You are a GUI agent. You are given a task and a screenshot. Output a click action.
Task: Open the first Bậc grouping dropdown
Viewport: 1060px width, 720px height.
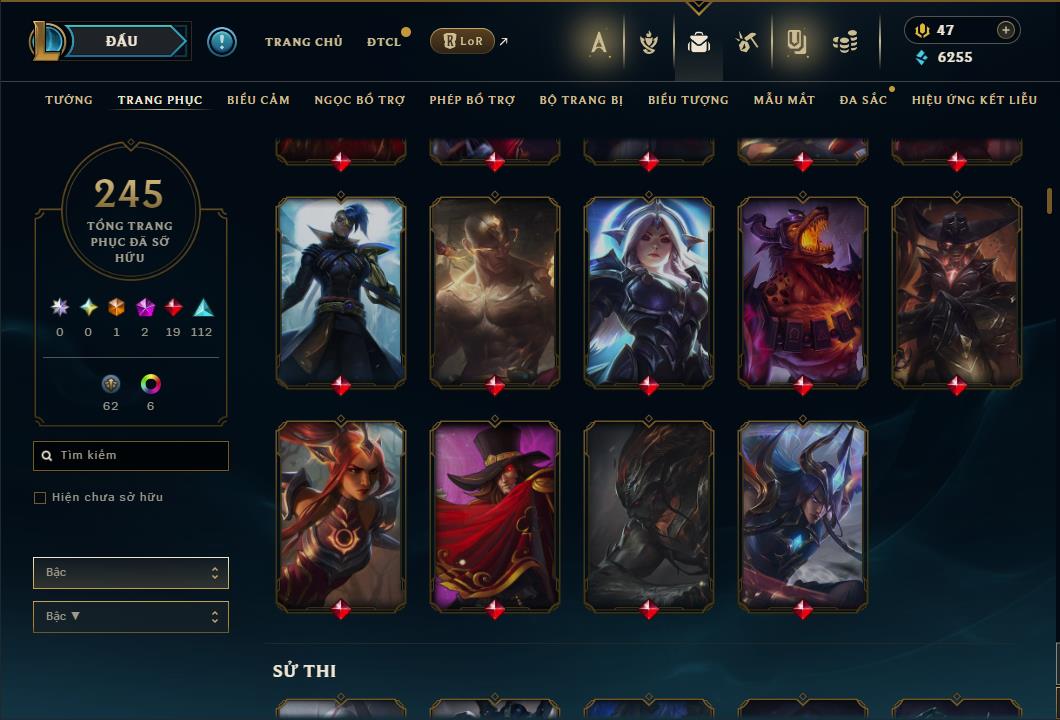click(131, 573)
